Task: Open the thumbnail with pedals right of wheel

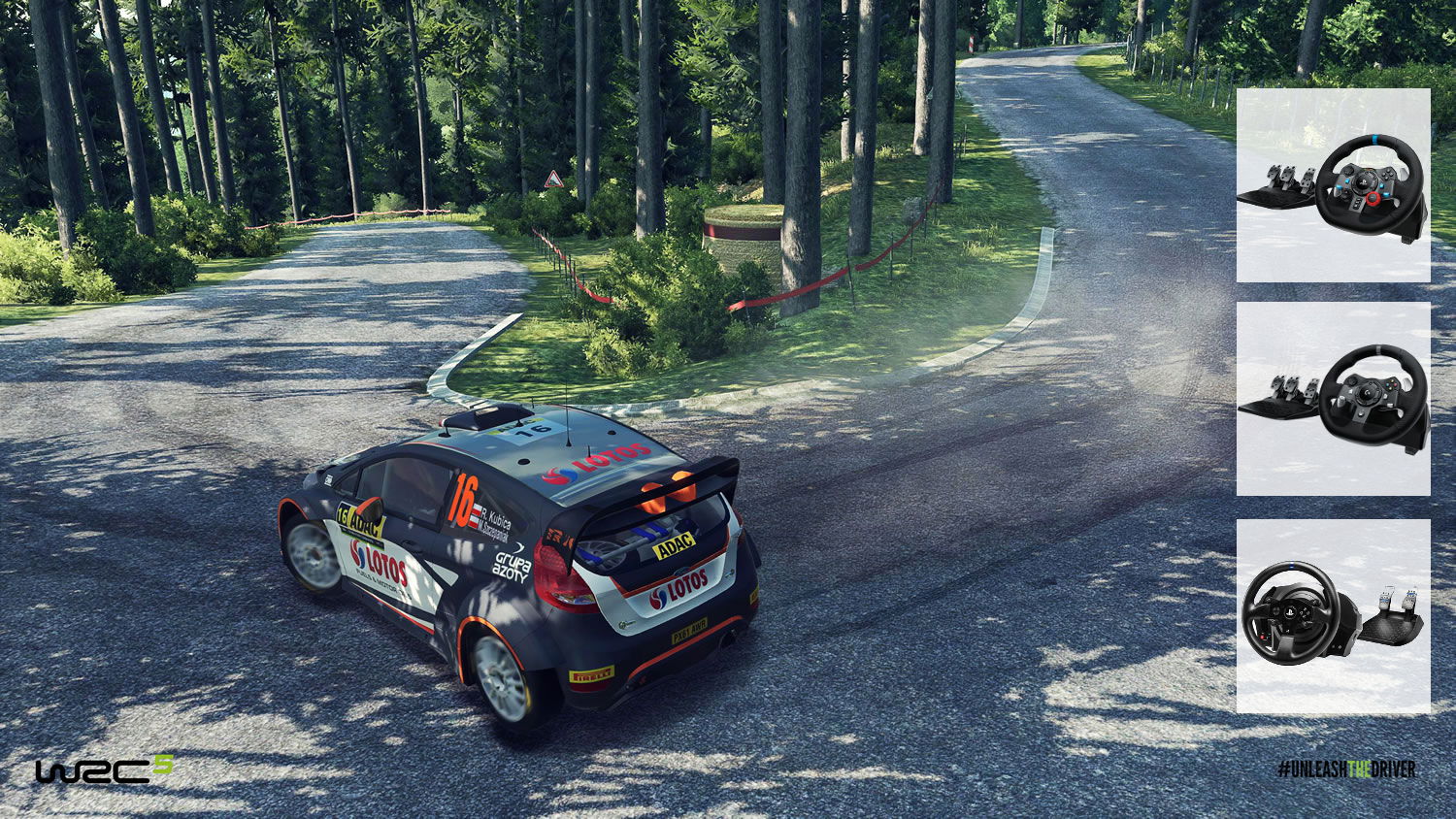Action: click(x=1333, y=616)
